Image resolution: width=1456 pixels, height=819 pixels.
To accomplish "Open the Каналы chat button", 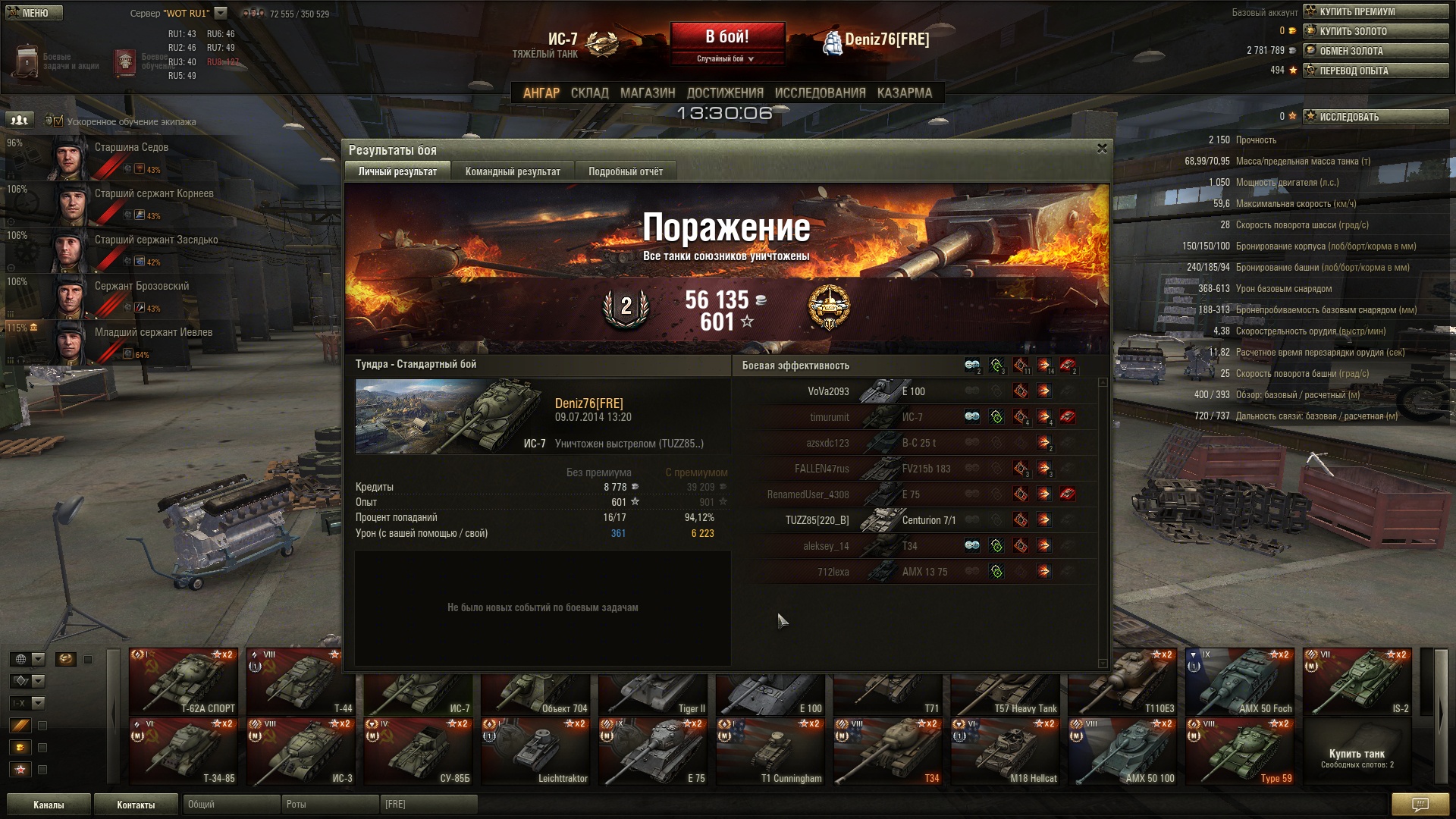I will click(x=49, y=805).
